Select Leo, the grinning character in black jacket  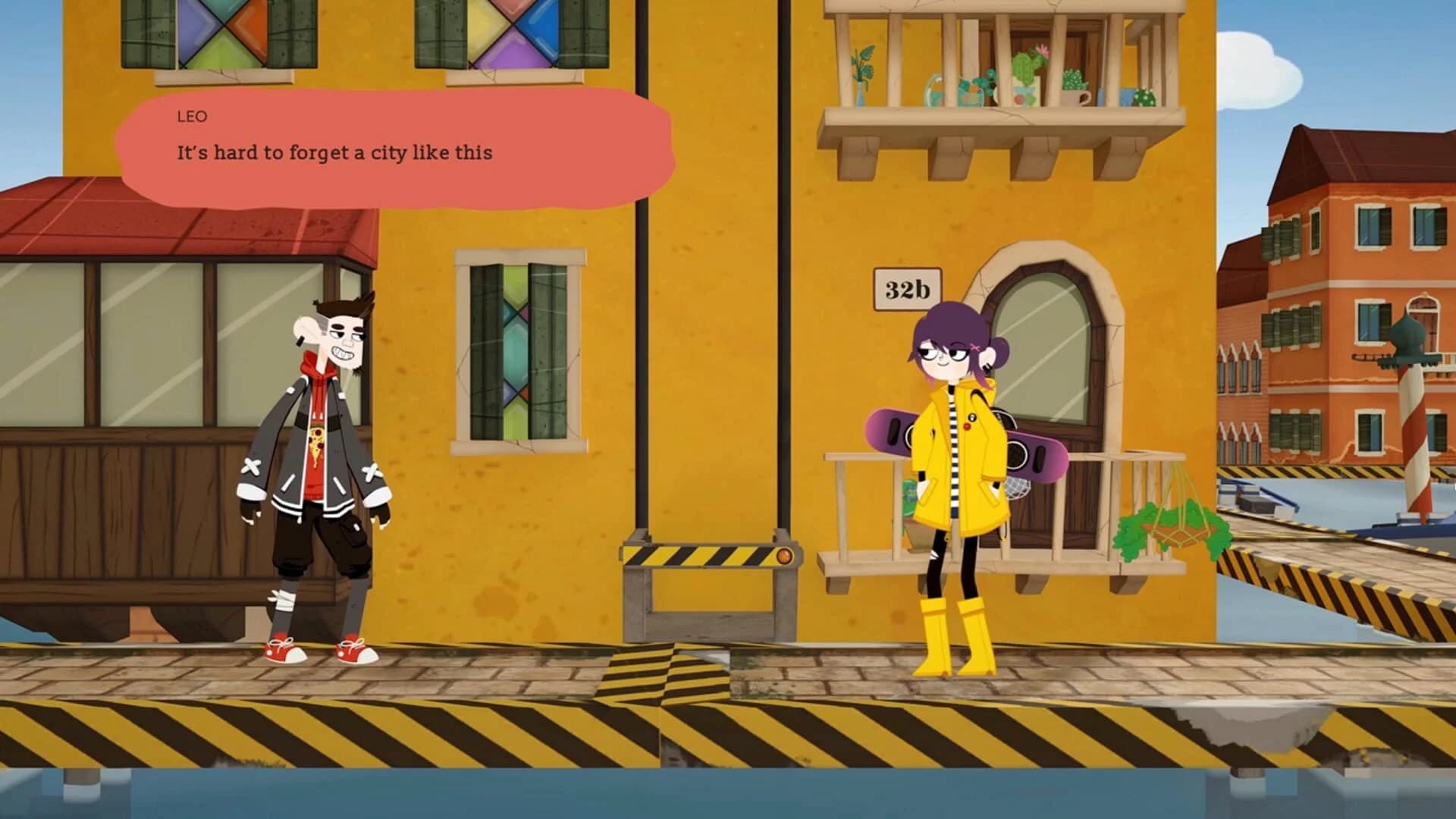318,455
